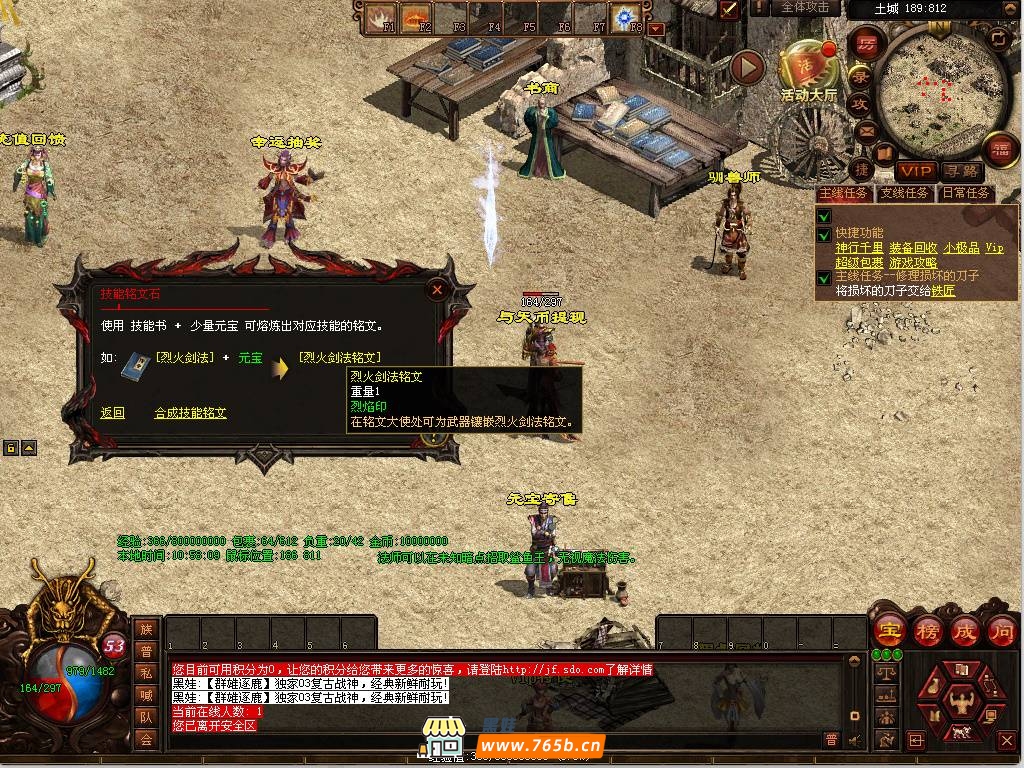Close the 技能铭文石 dialog window
The image size is (1024, 768).
(437, 291)
